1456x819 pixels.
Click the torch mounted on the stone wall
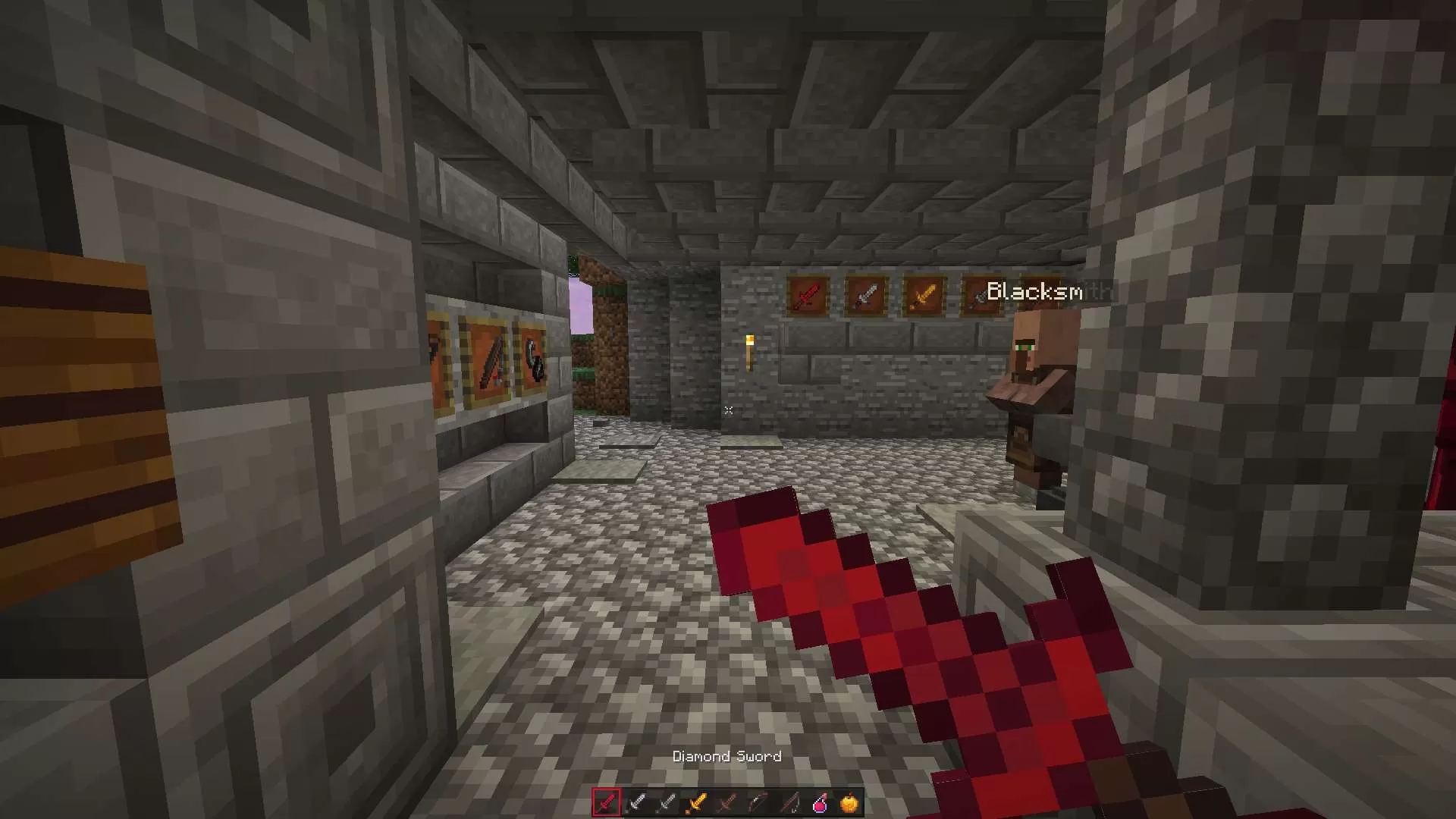coord(752,351)
